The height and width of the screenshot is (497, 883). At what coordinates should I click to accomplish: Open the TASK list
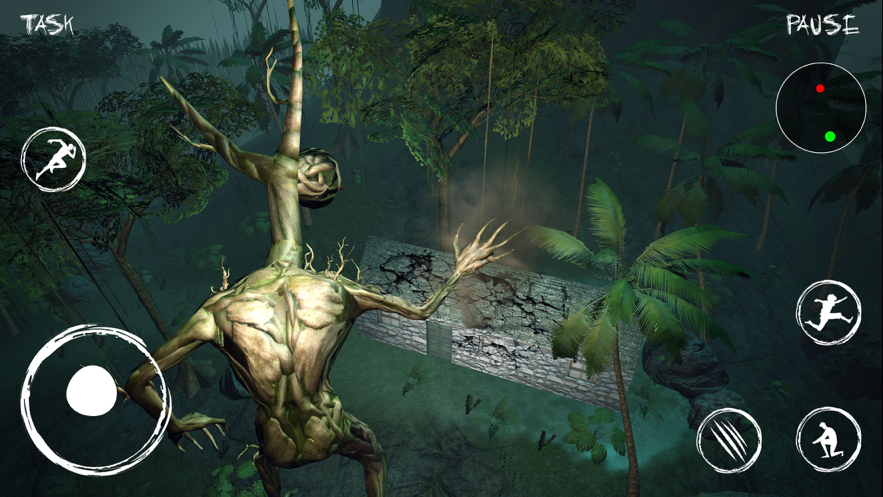(47, 24)
